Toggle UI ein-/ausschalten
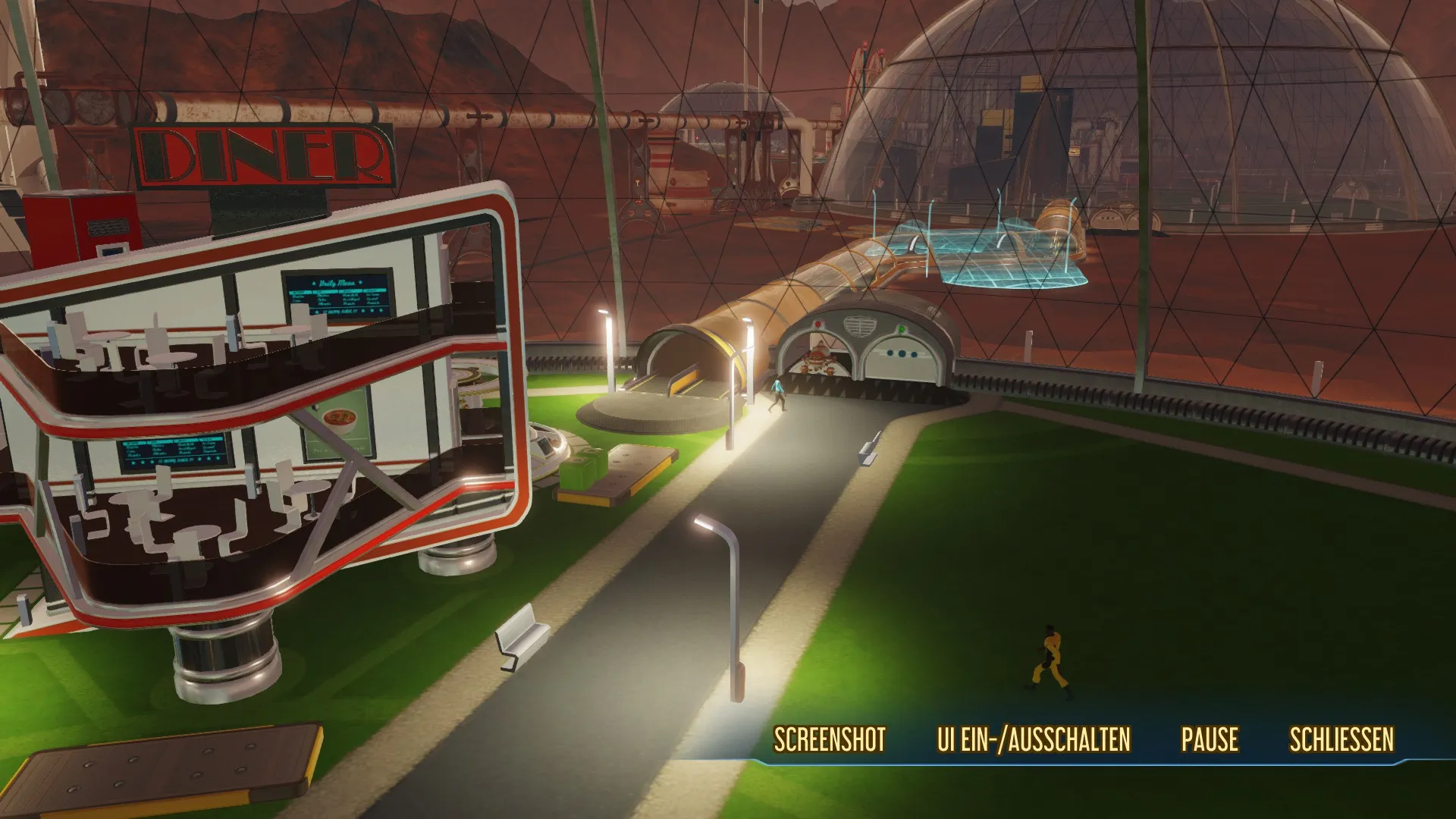 (1034, 739)
